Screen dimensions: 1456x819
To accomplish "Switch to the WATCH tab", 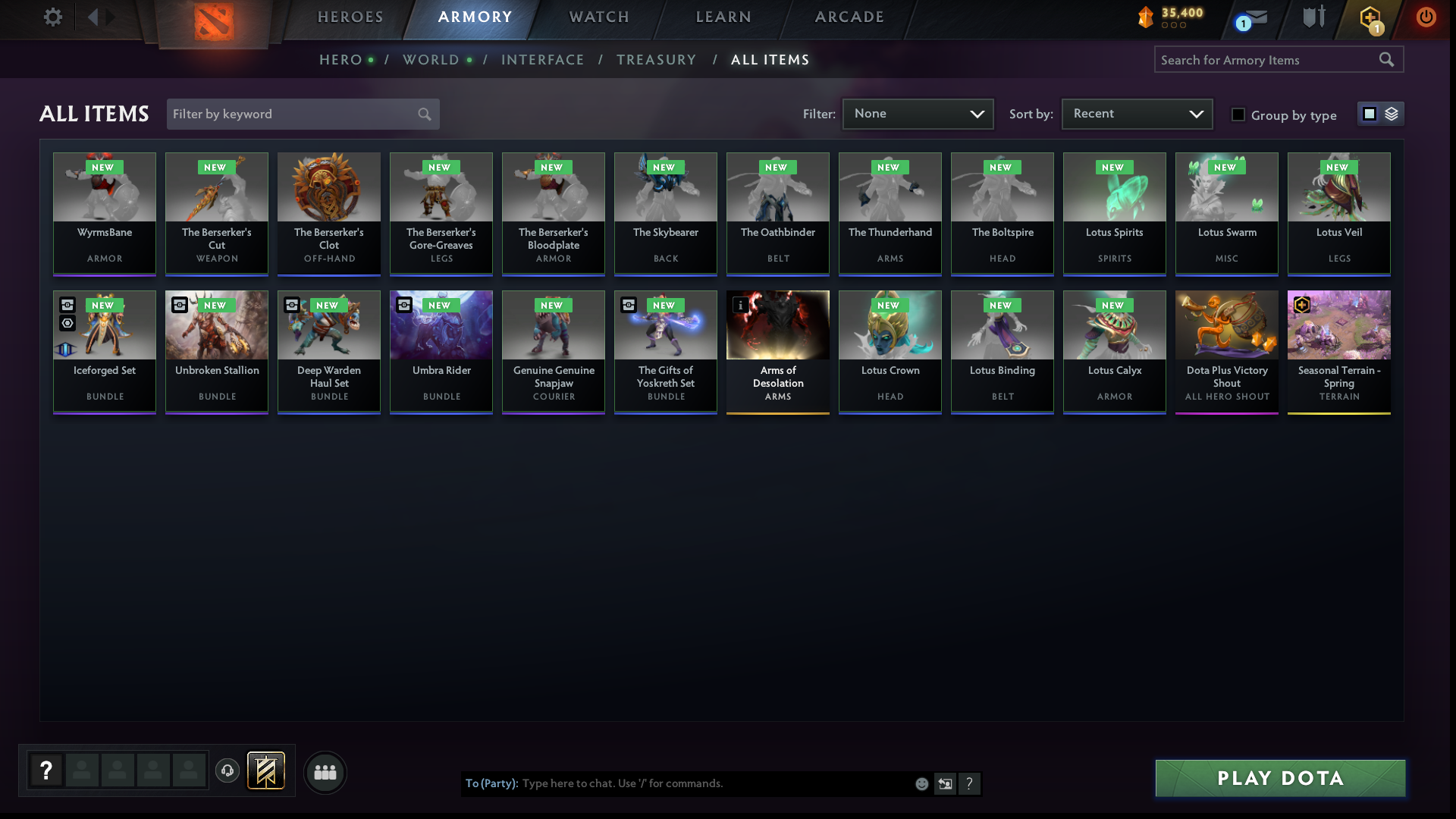I will coord(598,16).
